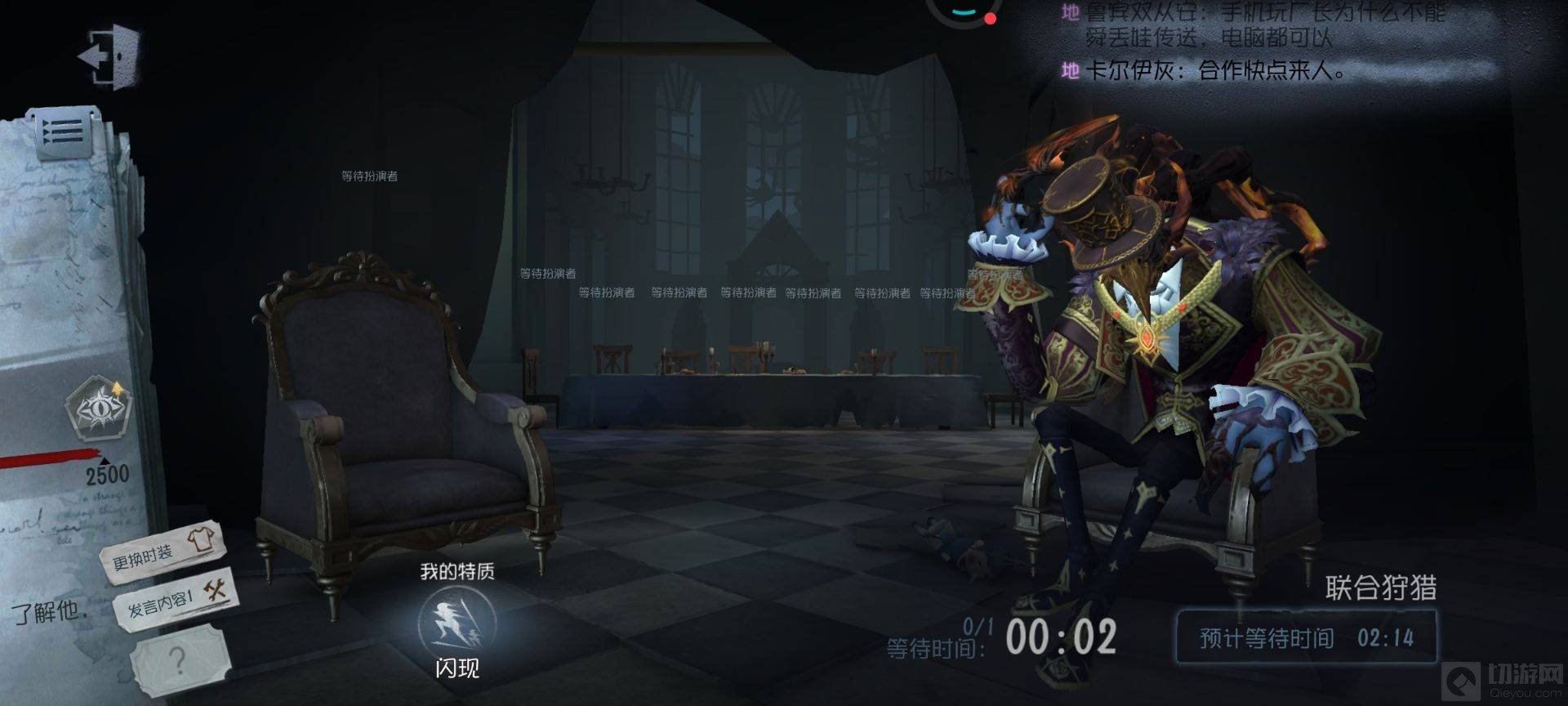Click the 预计等待时间 estimated wait box
The height and width of the screenshot is (706, 1568).
(1305, 637)
